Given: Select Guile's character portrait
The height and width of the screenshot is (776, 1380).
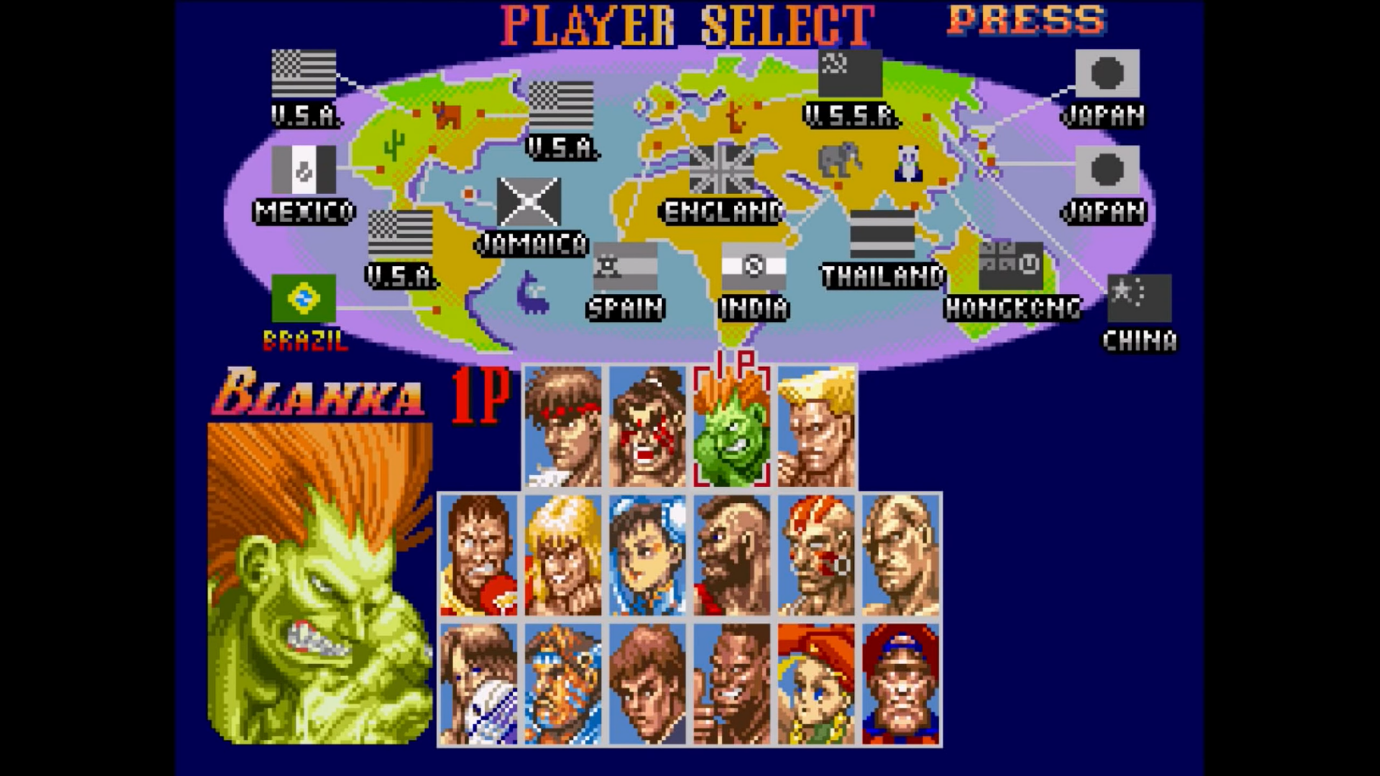Looking at the screenshot, I should click(814, 428).
